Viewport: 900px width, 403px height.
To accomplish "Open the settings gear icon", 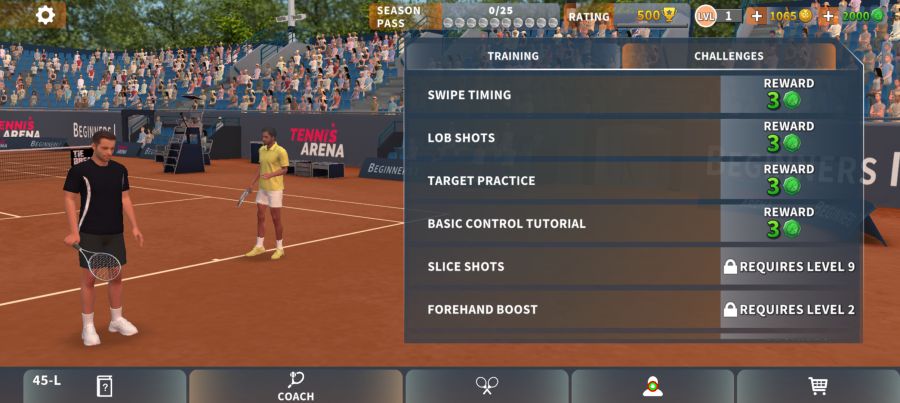I will (x=45, y=15).
